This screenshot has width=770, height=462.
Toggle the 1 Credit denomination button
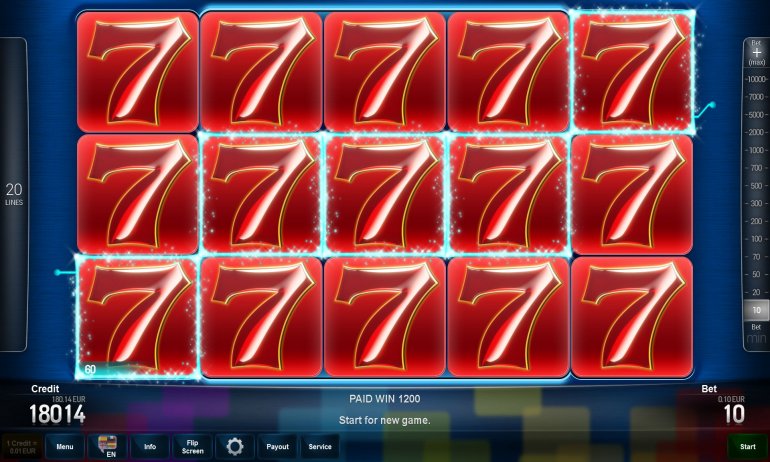point(21,447)
